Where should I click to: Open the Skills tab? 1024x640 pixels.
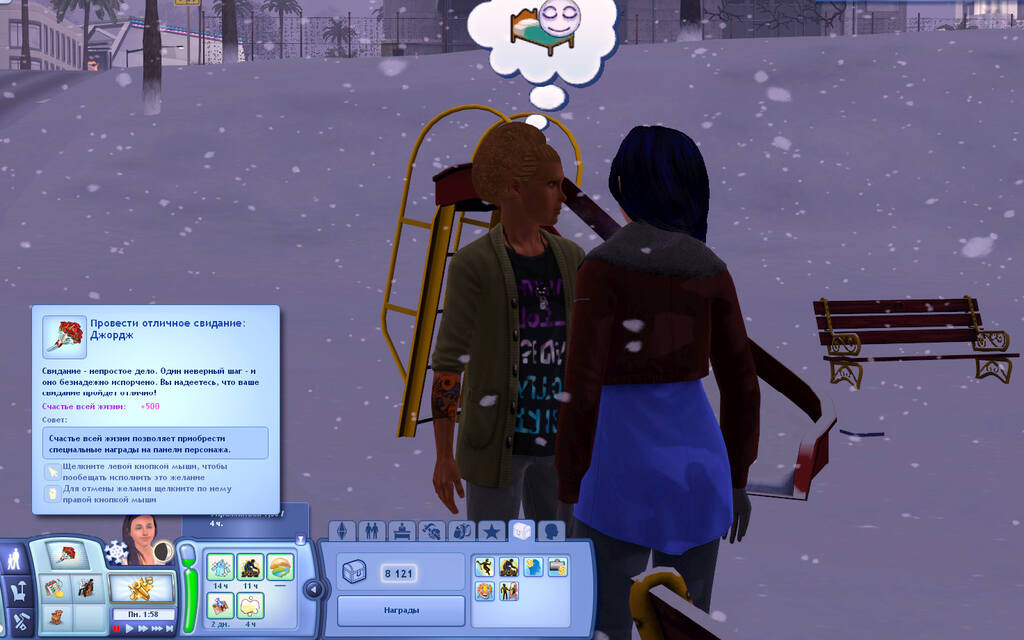tap(432, 531)
